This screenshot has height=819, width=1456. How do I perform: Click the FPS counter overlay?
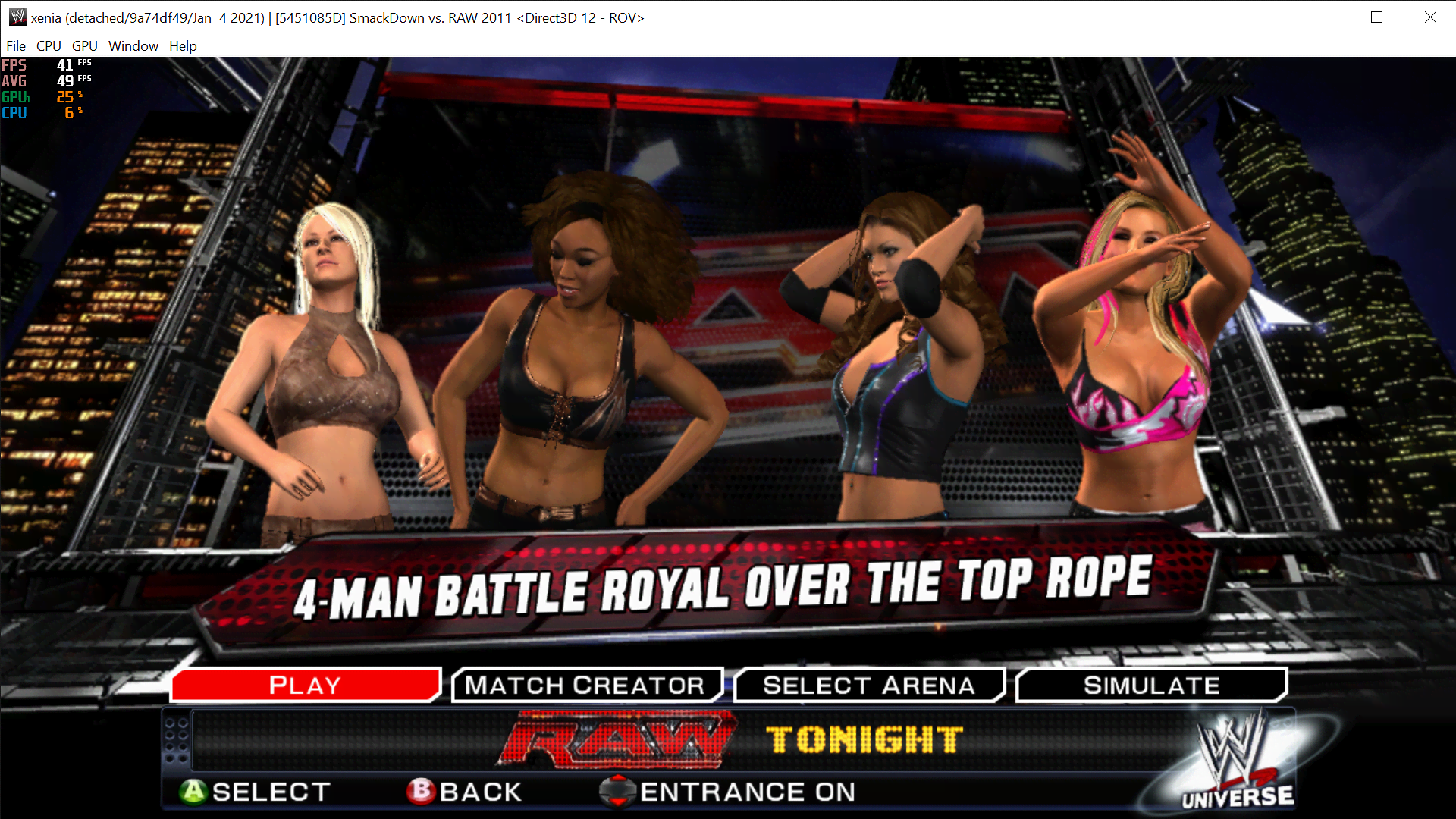tap(45, 66)
